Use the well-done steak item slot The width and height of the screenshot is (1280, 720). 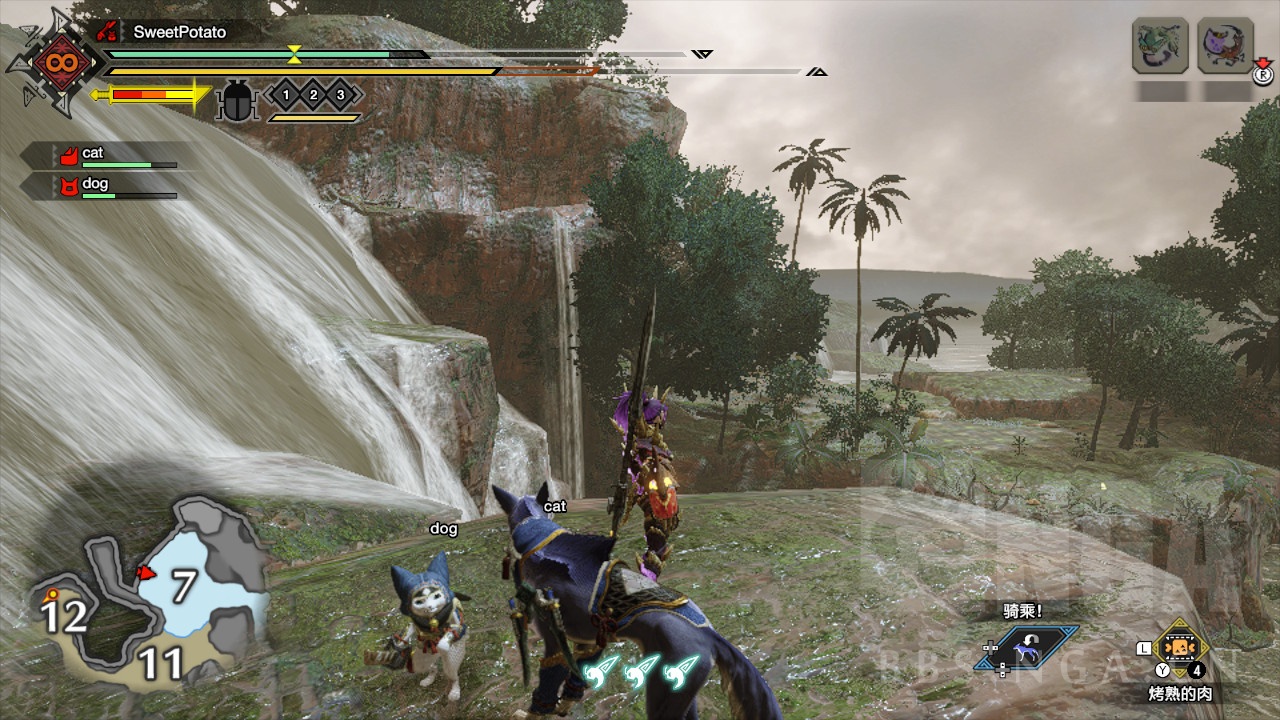click(1180, 649)
